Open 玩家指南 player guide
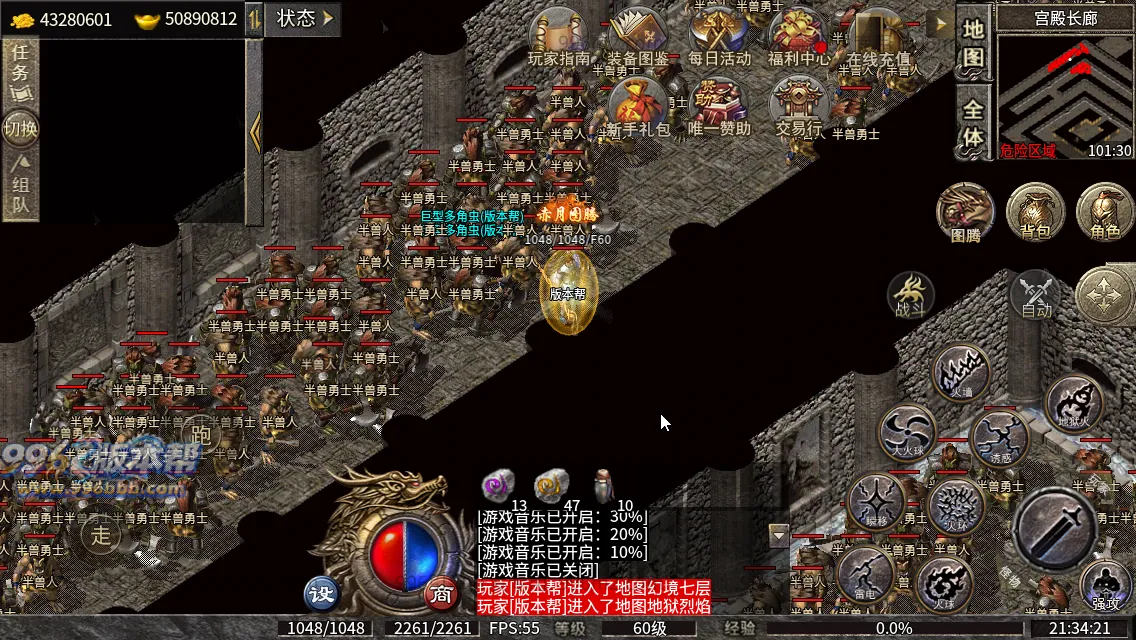The width and height of the screenshot is (1136, 640). pos(559,38)
